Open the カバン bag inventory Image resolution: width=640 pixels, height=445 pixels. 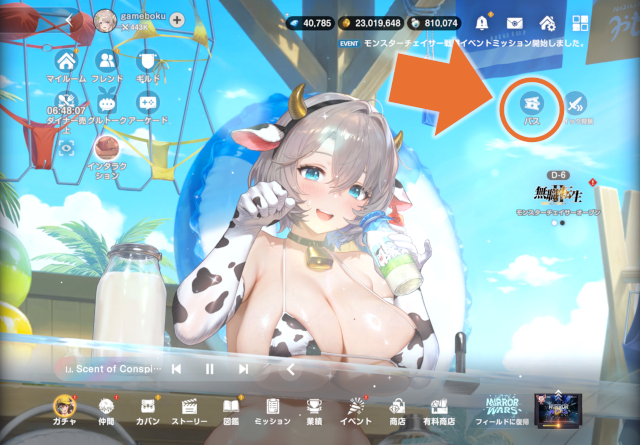pyautogui.click(x=148, y=408)
